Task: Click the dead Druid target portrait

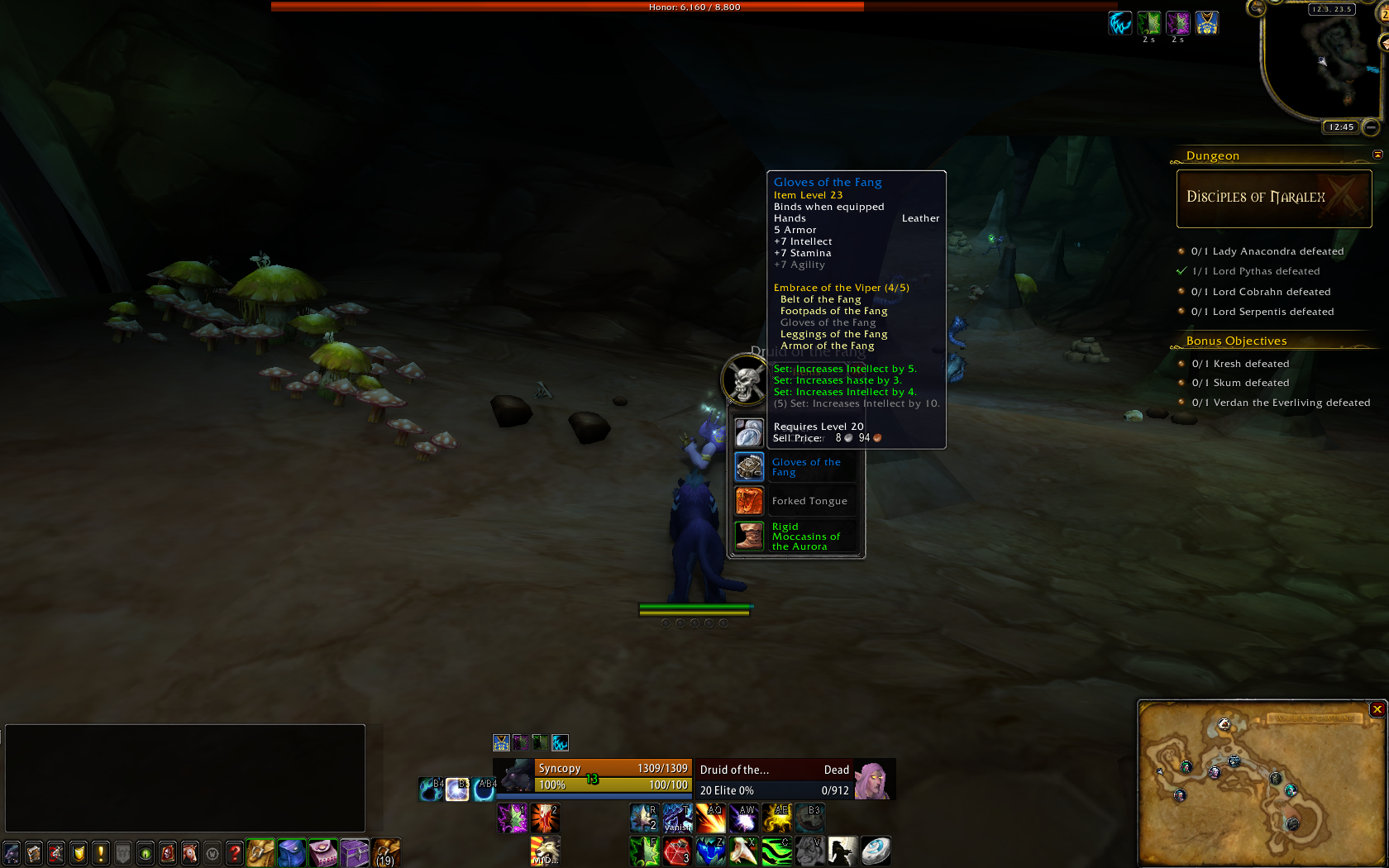Action: pos(873,780)
